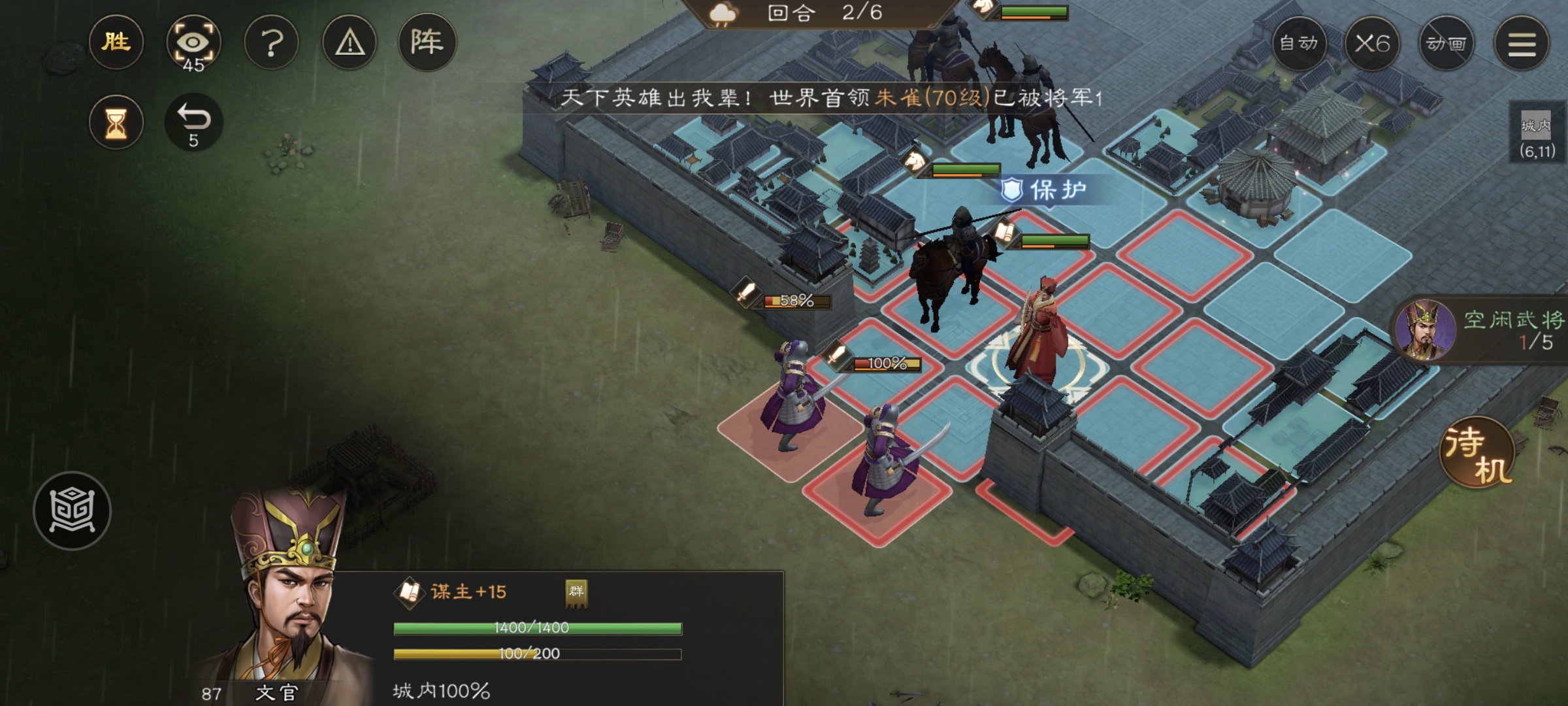This screenshot has width=1568, height=706.
Task: Change battle speed with the X6 button
Action: pos(1372,44)
